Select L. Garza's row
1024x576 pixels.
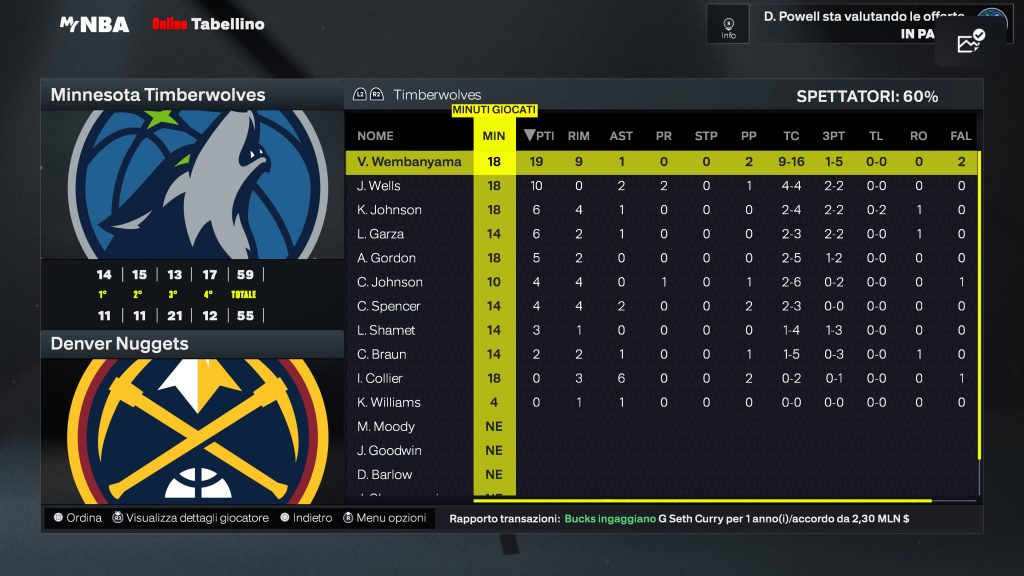point(380,234)
